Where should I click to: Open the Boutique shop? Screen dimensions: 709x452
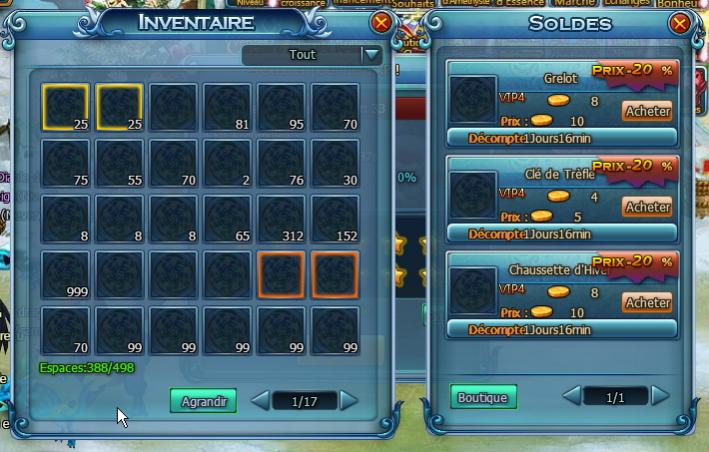pyautogui.click(x=483, y=397)
